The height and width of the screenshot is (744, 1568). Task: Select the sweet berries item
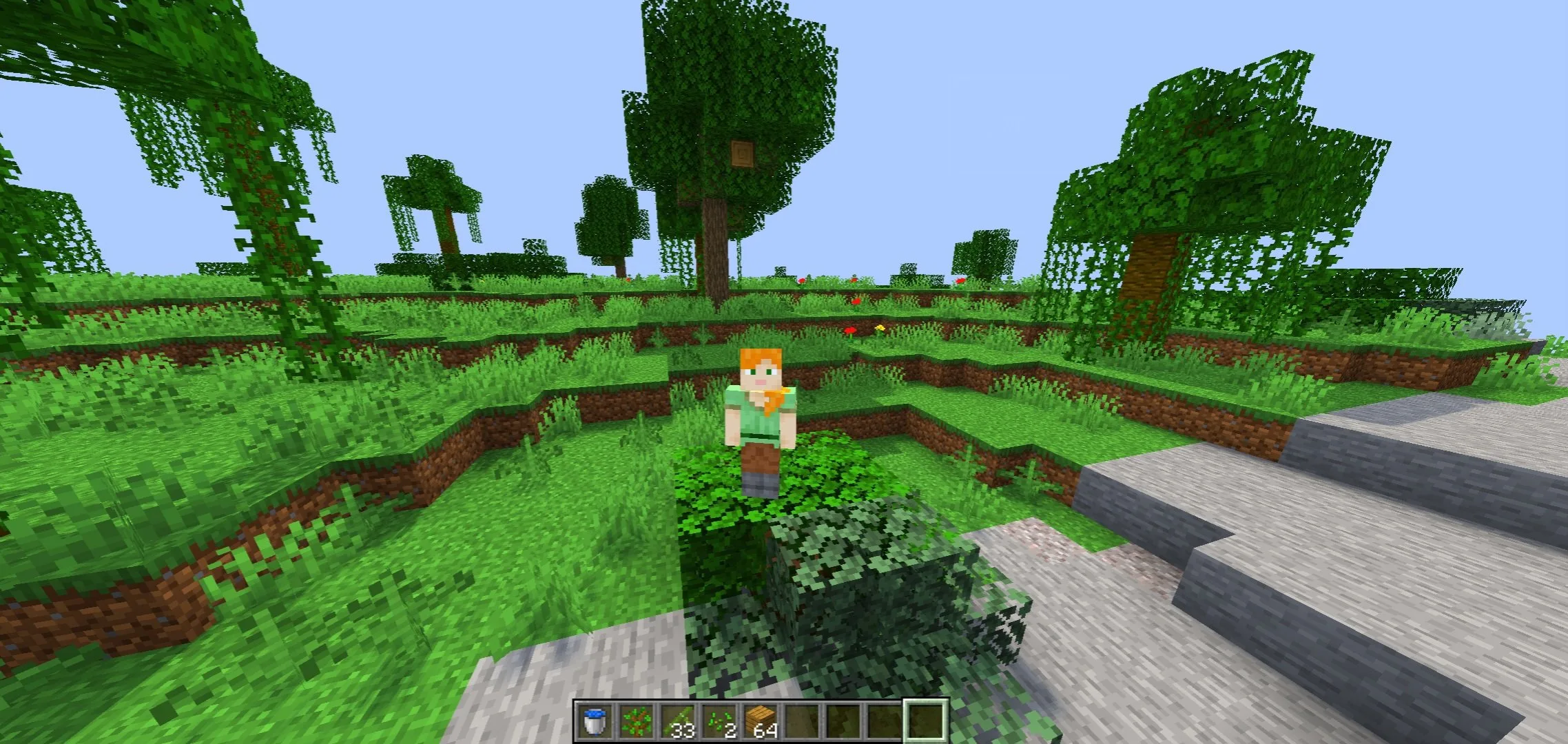(636, 720)
